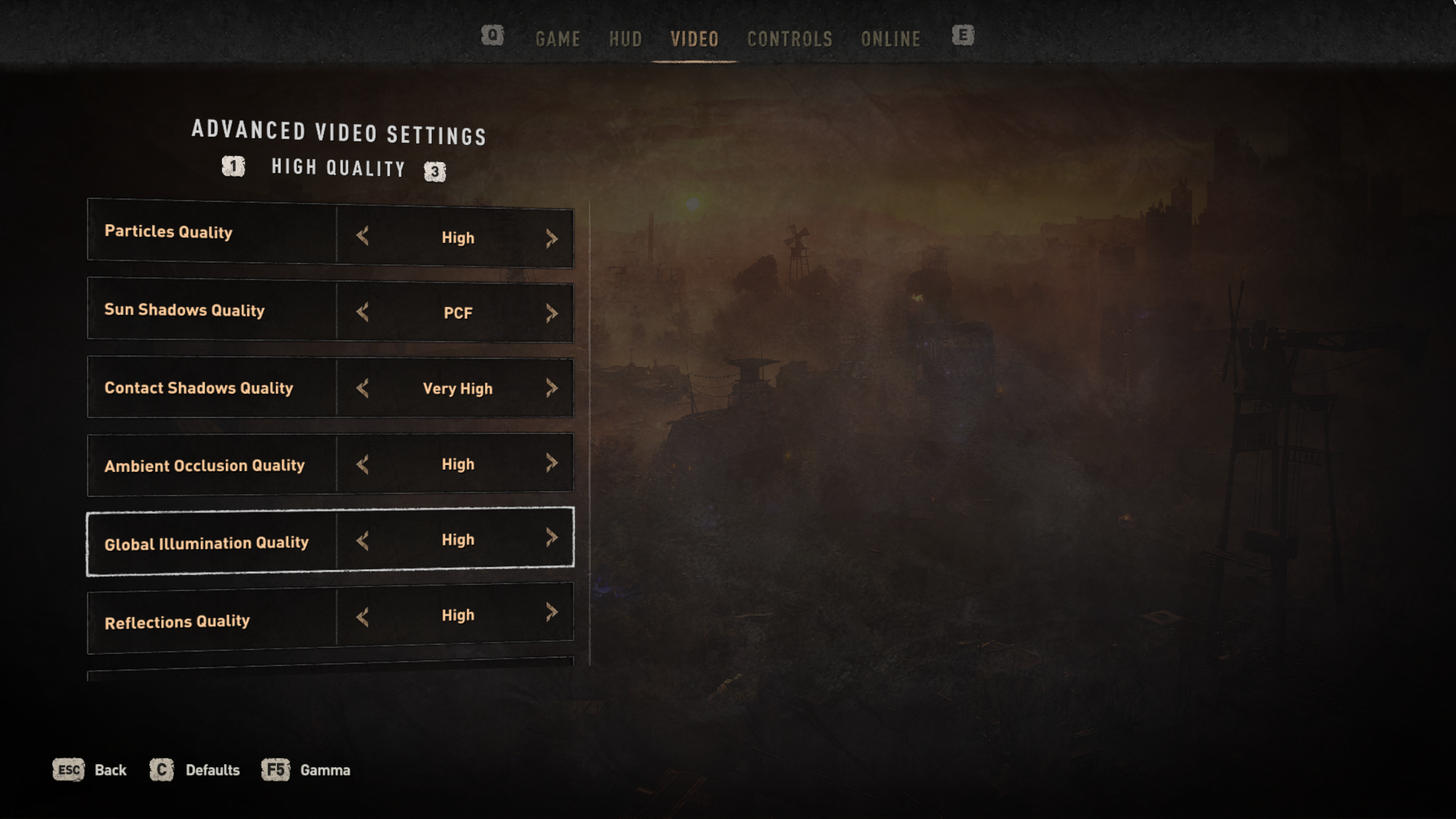Raise Reflections Quality with right arrow
This screenshot has height=819, width=1456.
click(x=552, y=612)
